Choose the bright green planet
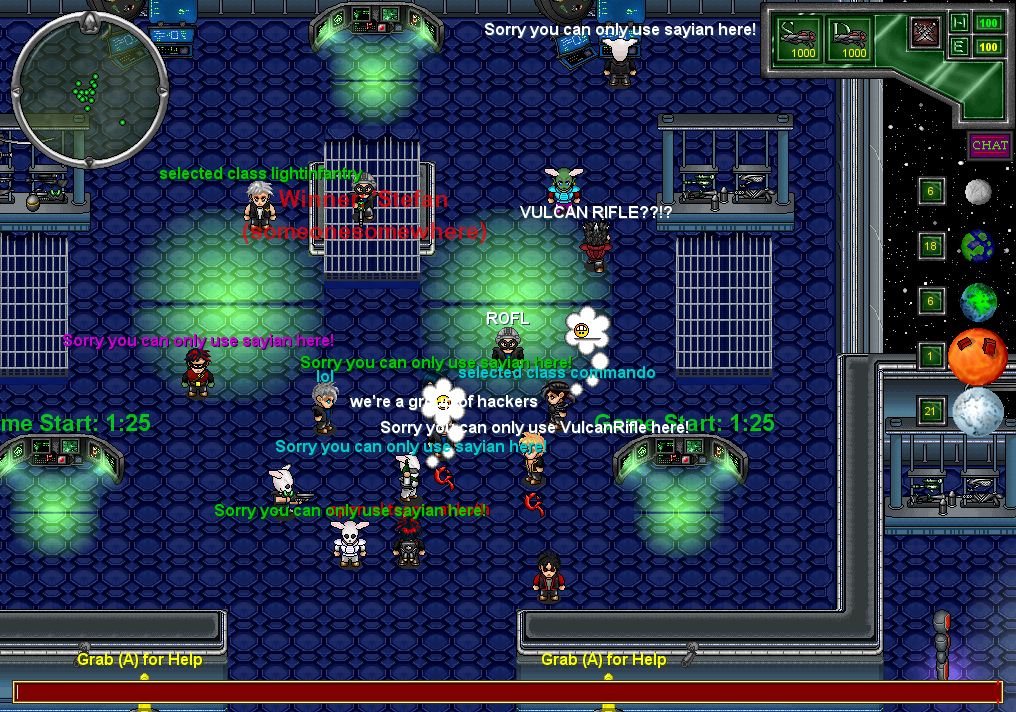 point(978,301)
